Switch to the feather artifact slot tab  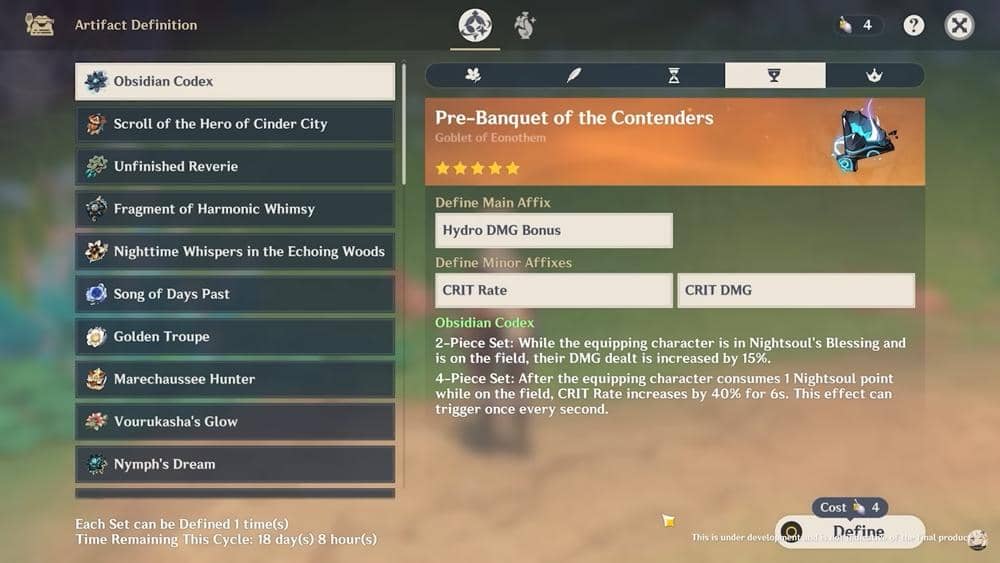pyautogui.click(x=574, y=75)
